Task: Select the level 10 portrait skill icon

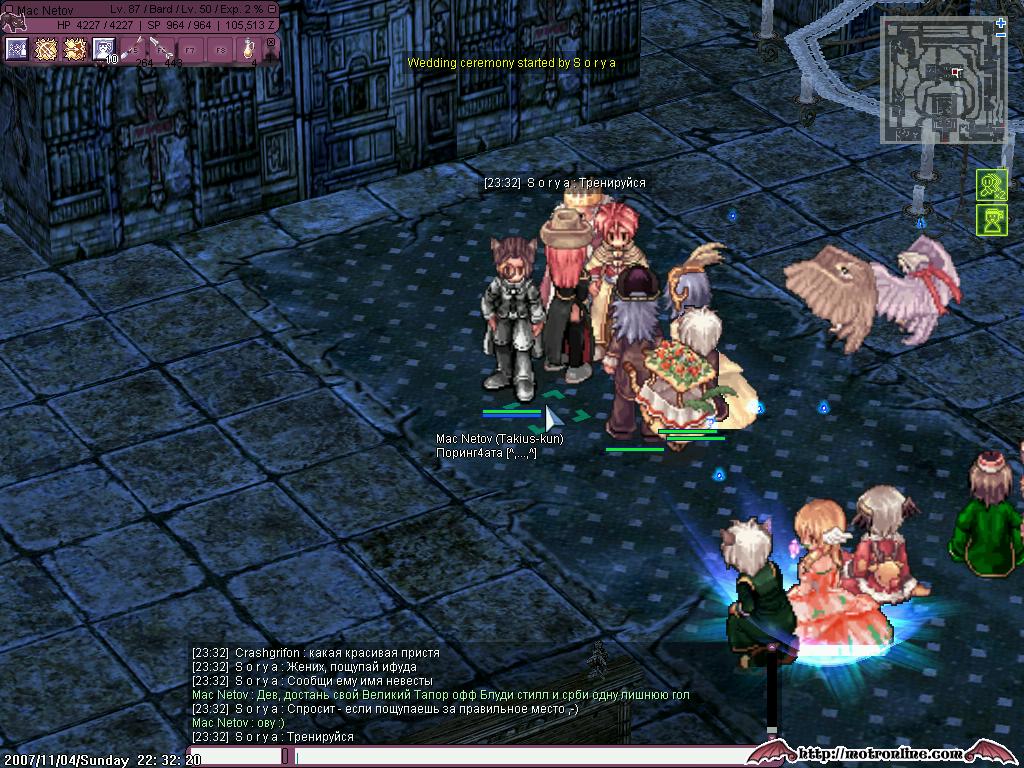Action: click(103, 49)
